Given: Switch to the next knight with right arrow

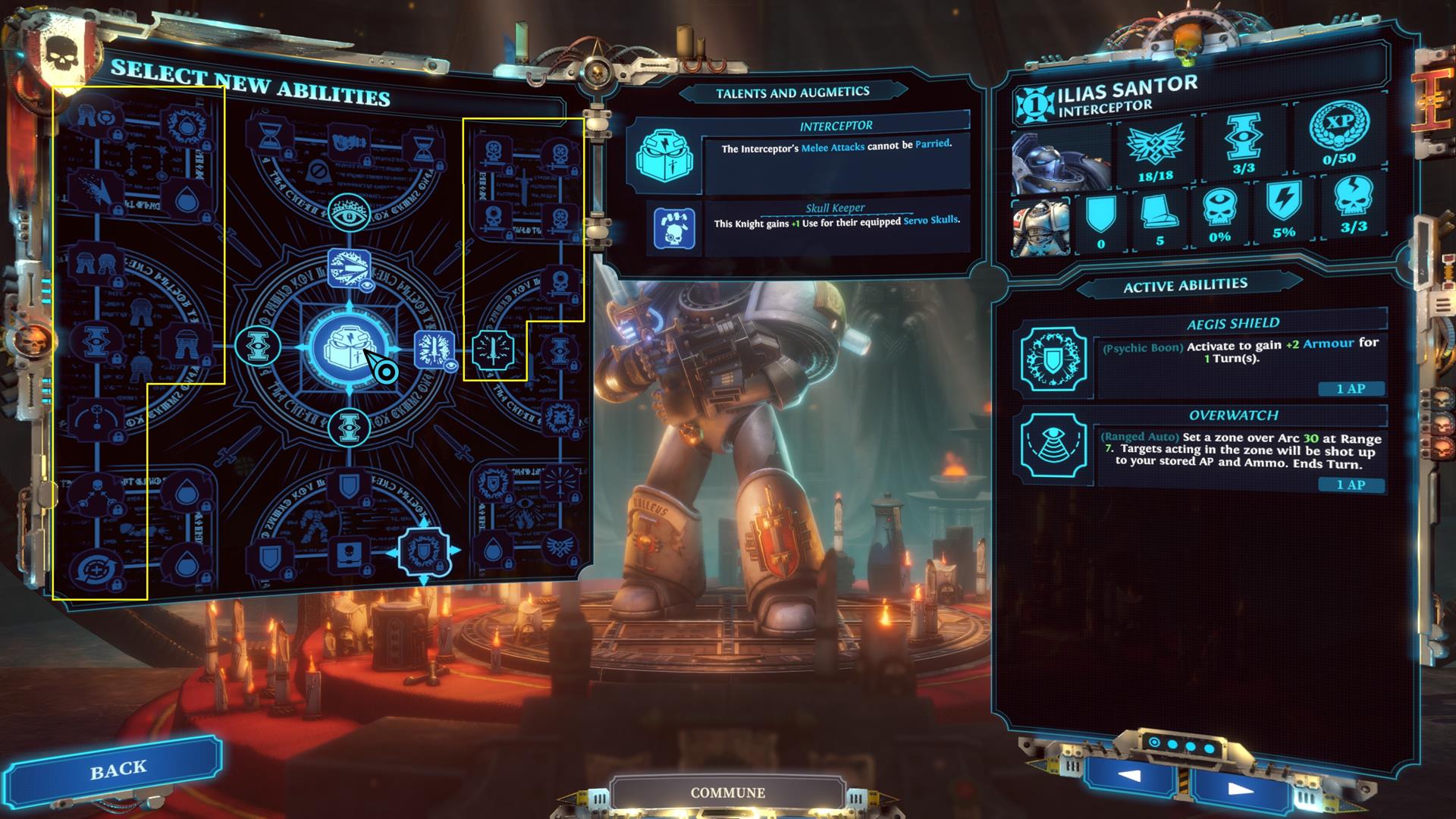Looking at the screenshot, I should click(1240, 789).
